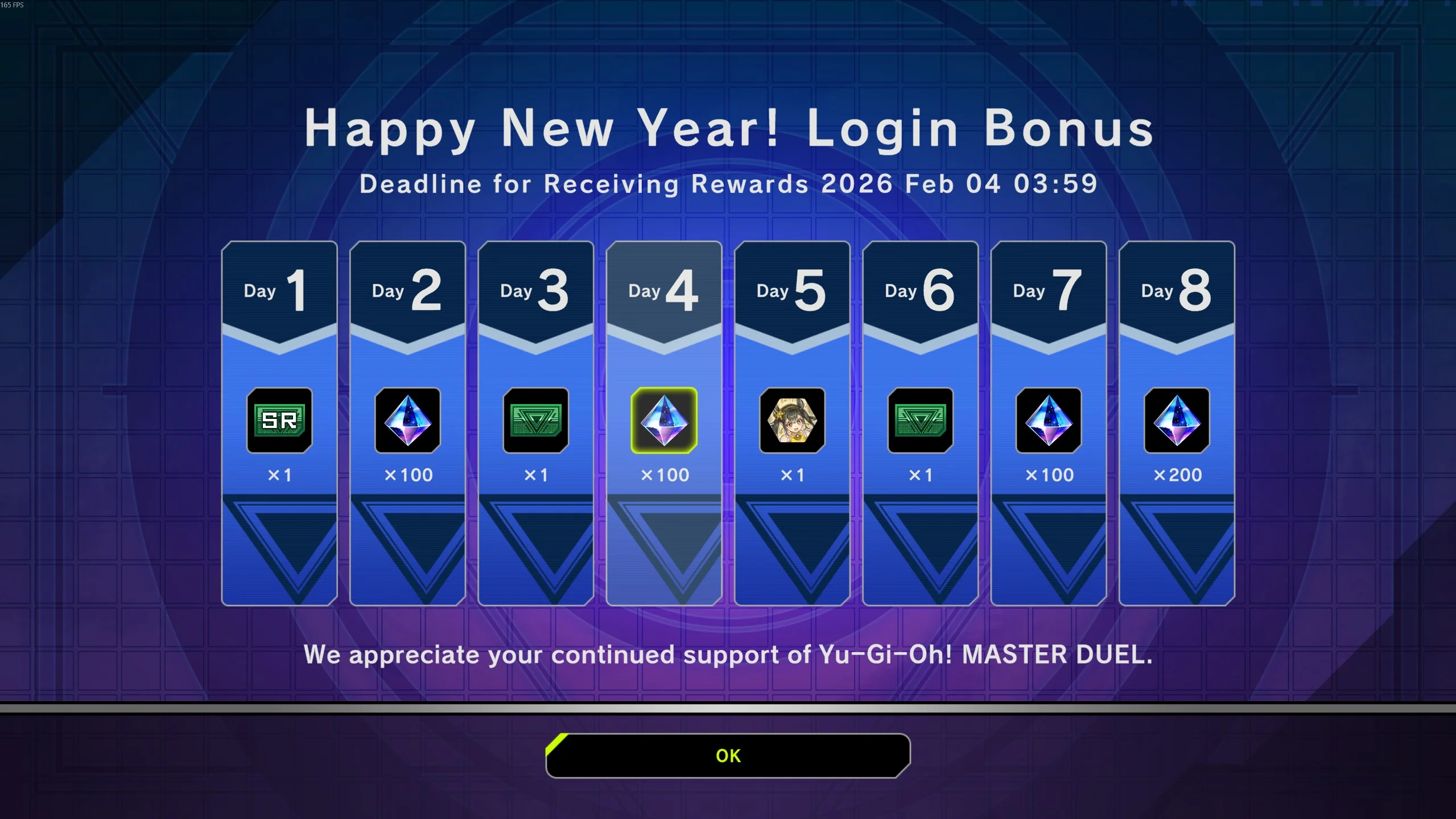The image size is (1456, 819).
Task: Inspect the Day 5 character icon reward
Action: [x=792, y=421]
